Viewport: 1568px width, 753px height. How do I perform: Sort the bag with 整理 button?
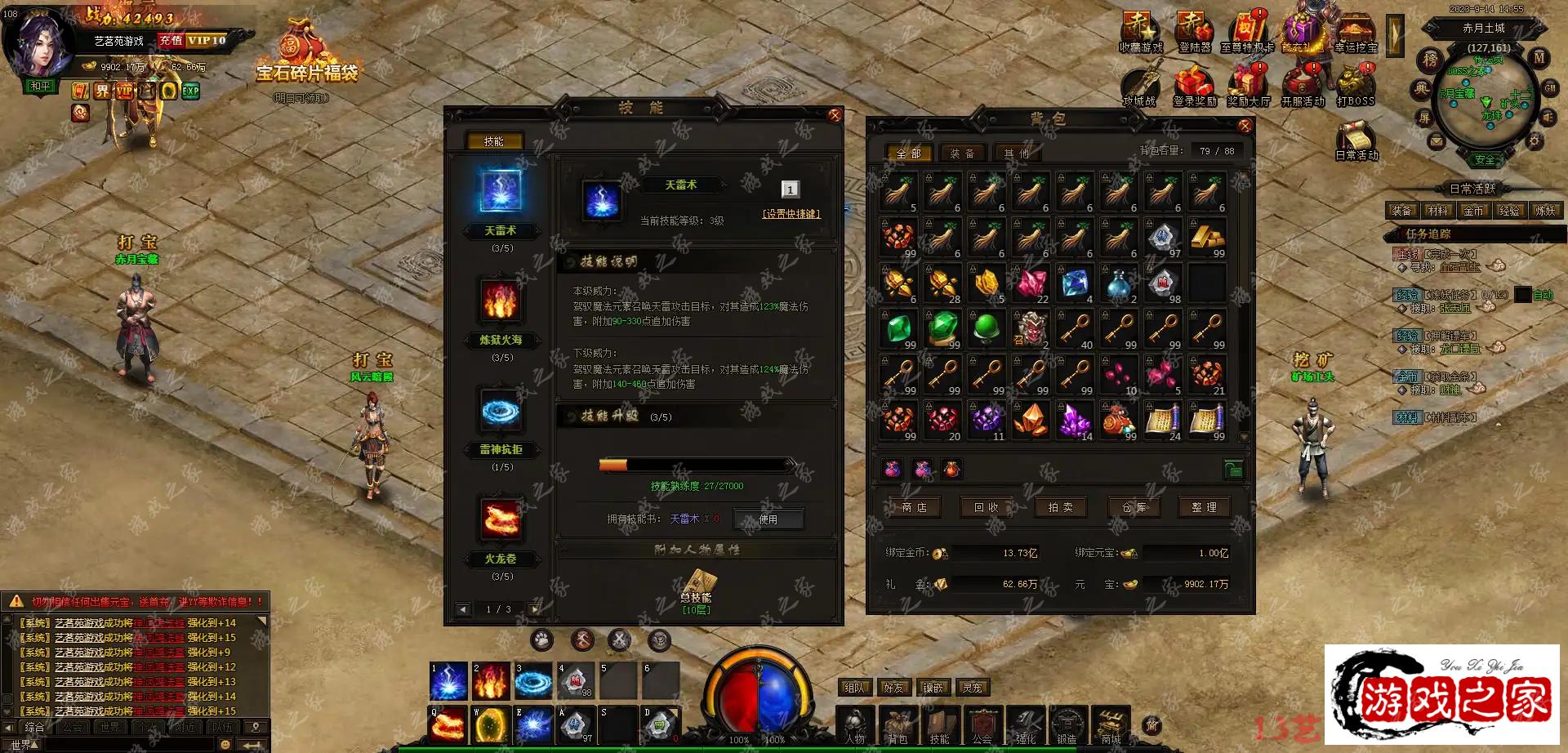tap(1204, 507)
